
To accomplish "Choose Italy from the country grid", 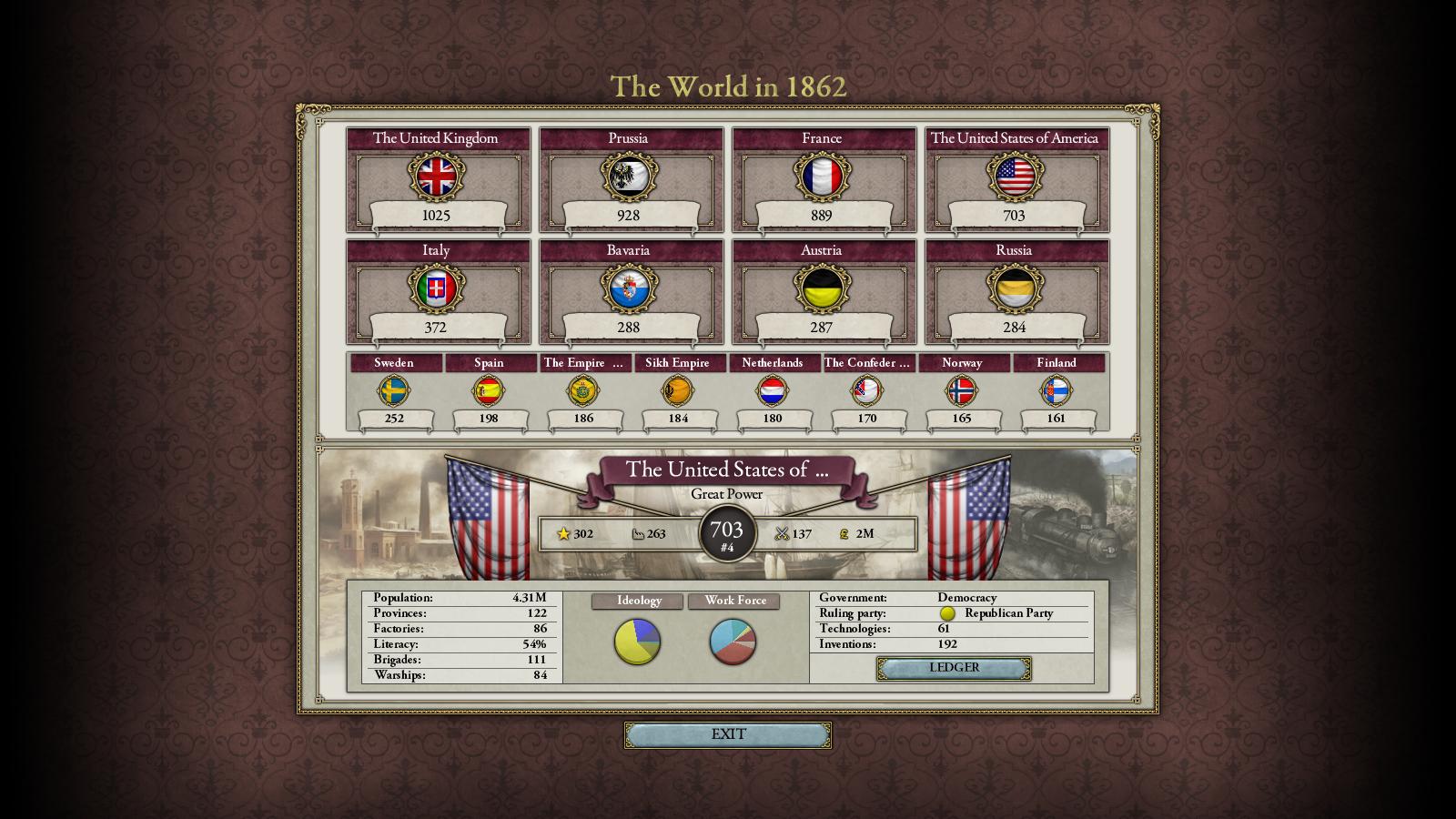I will pyautogui.click(x=437, y=288).
